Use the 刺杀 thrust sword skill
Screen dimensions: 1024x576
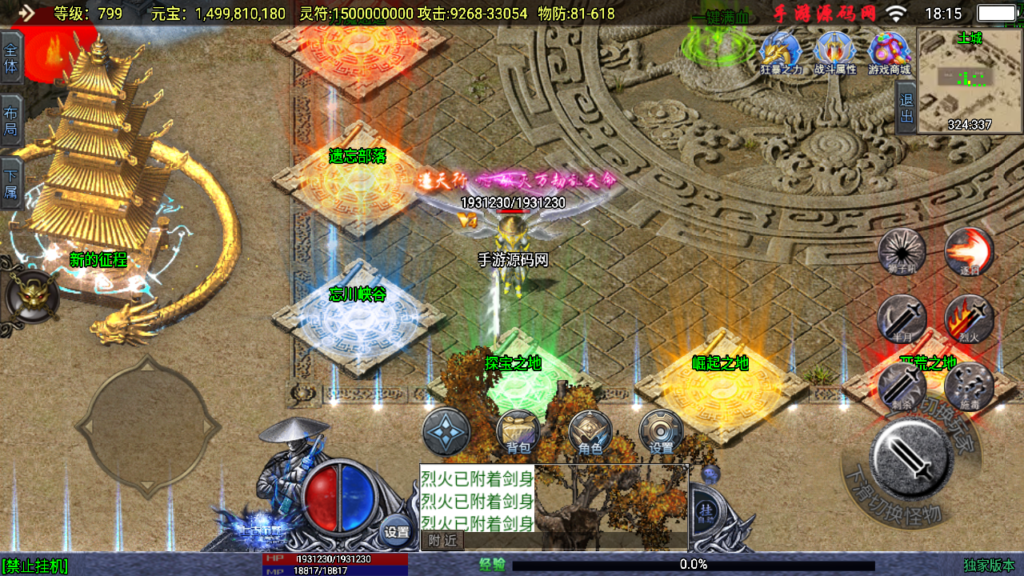point(901,388)
